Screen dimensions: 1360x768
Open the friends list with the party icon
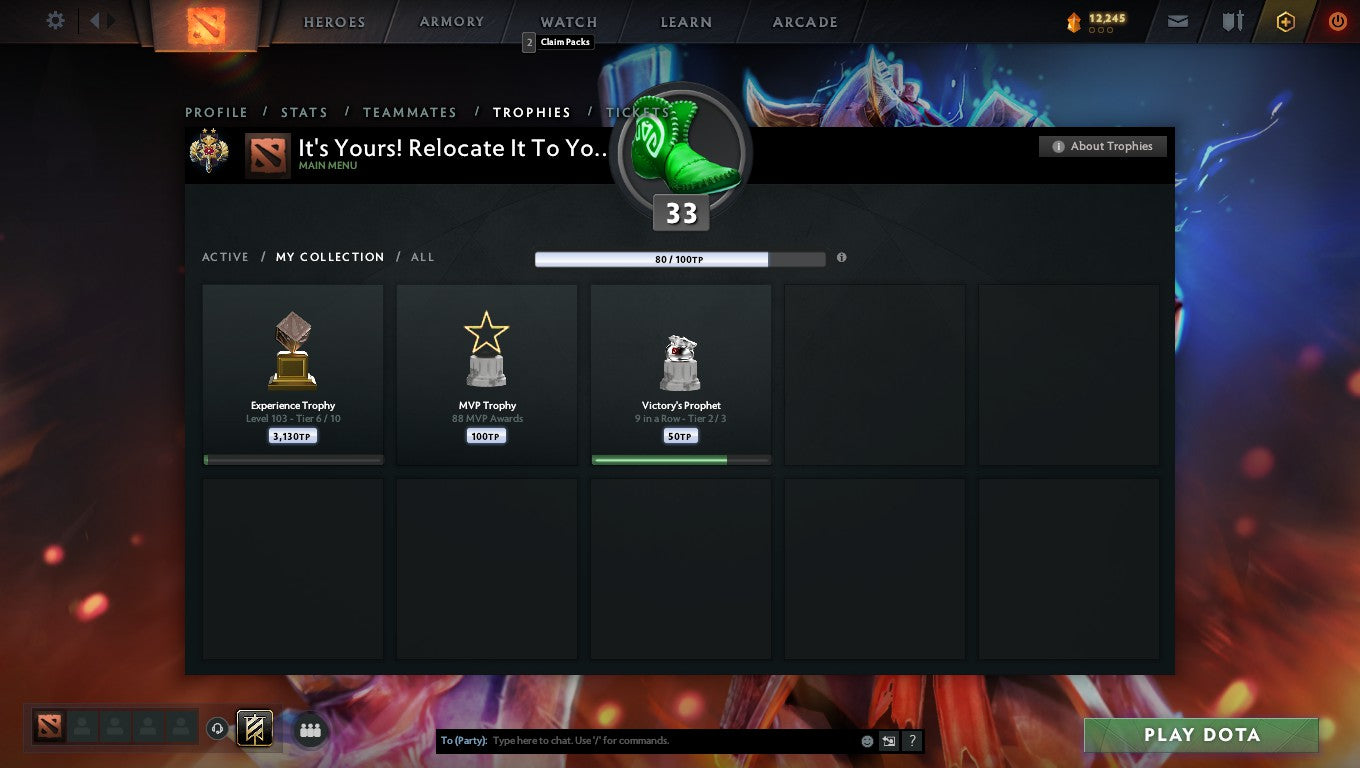310,730
